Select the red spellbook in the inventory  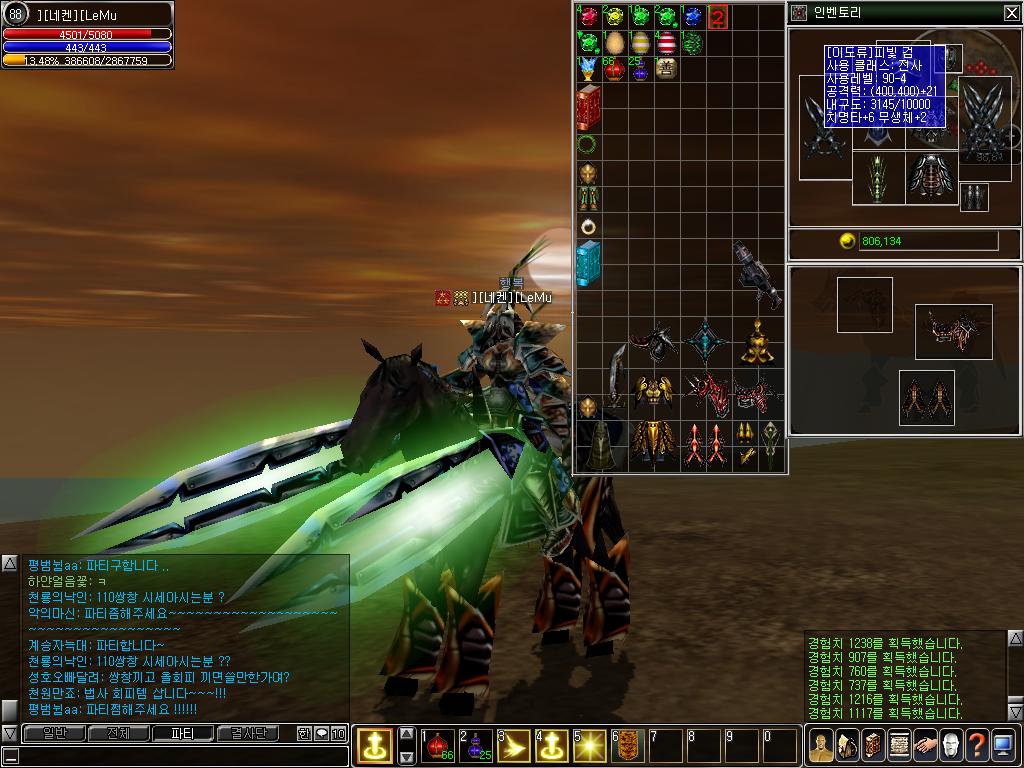coord(588,108)
